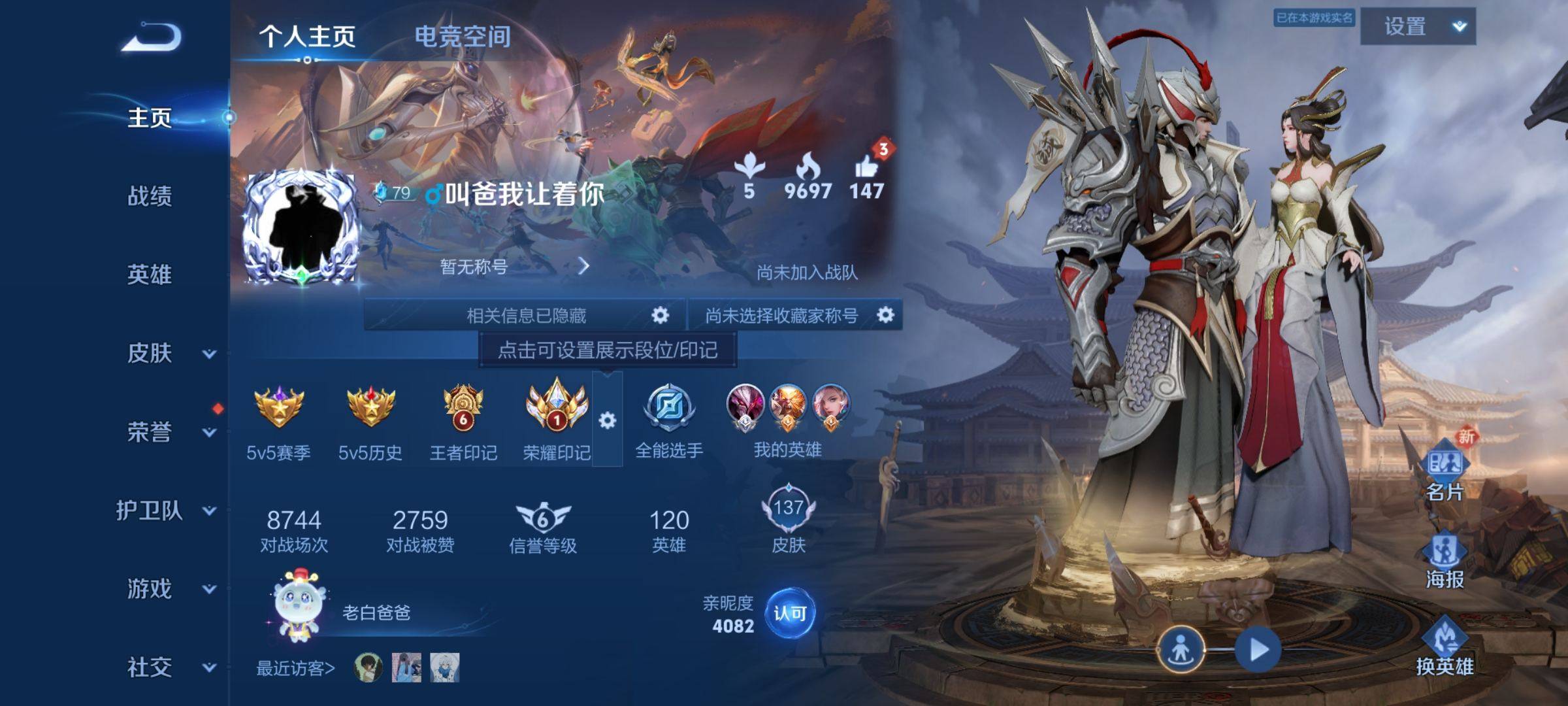This screenshot has width=1568, height=706.
Task: Expand the 护卫队 sidebar section
Action: [208, 511]
